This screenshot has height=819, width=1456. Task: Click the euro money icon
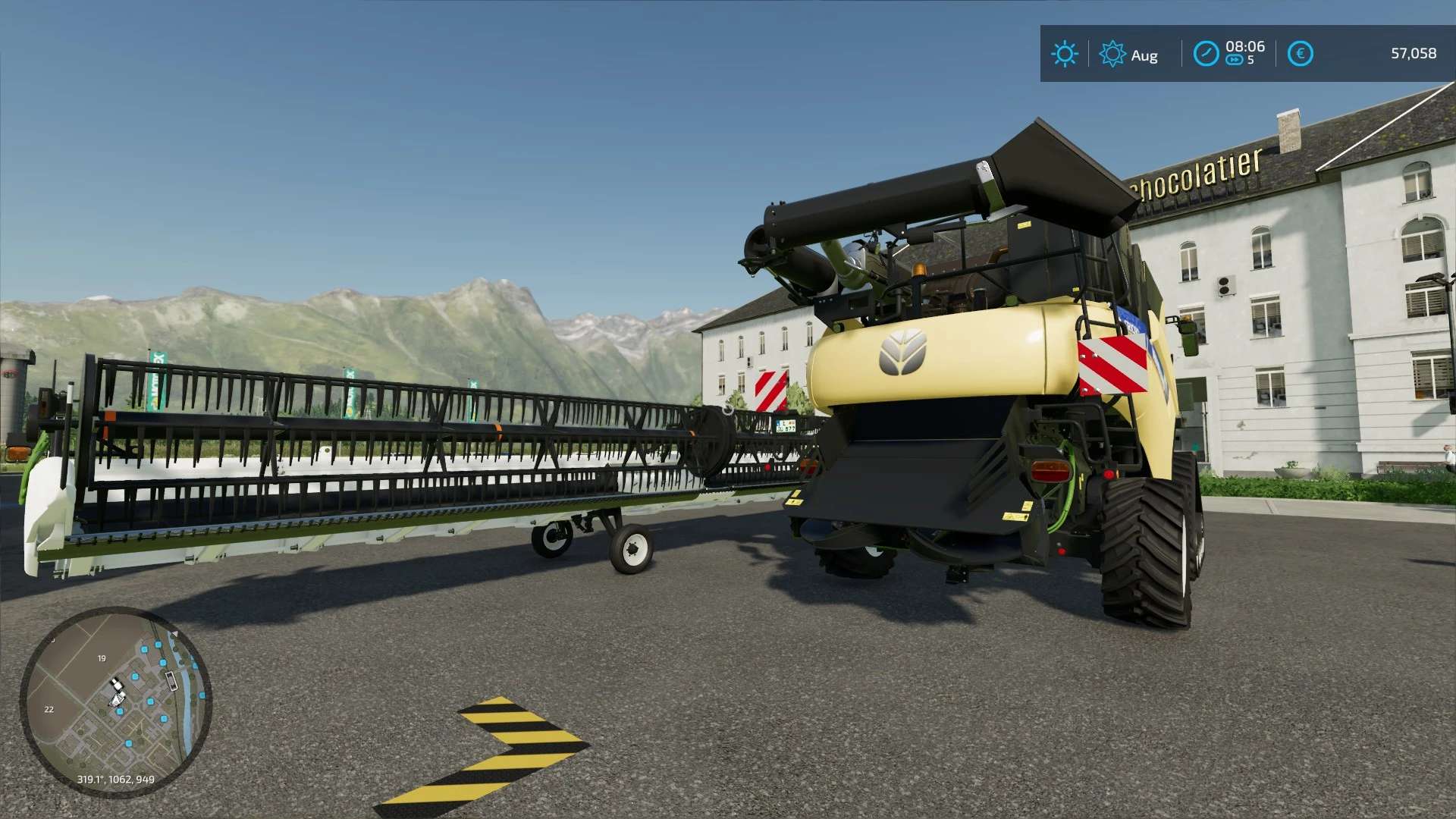1300,54
